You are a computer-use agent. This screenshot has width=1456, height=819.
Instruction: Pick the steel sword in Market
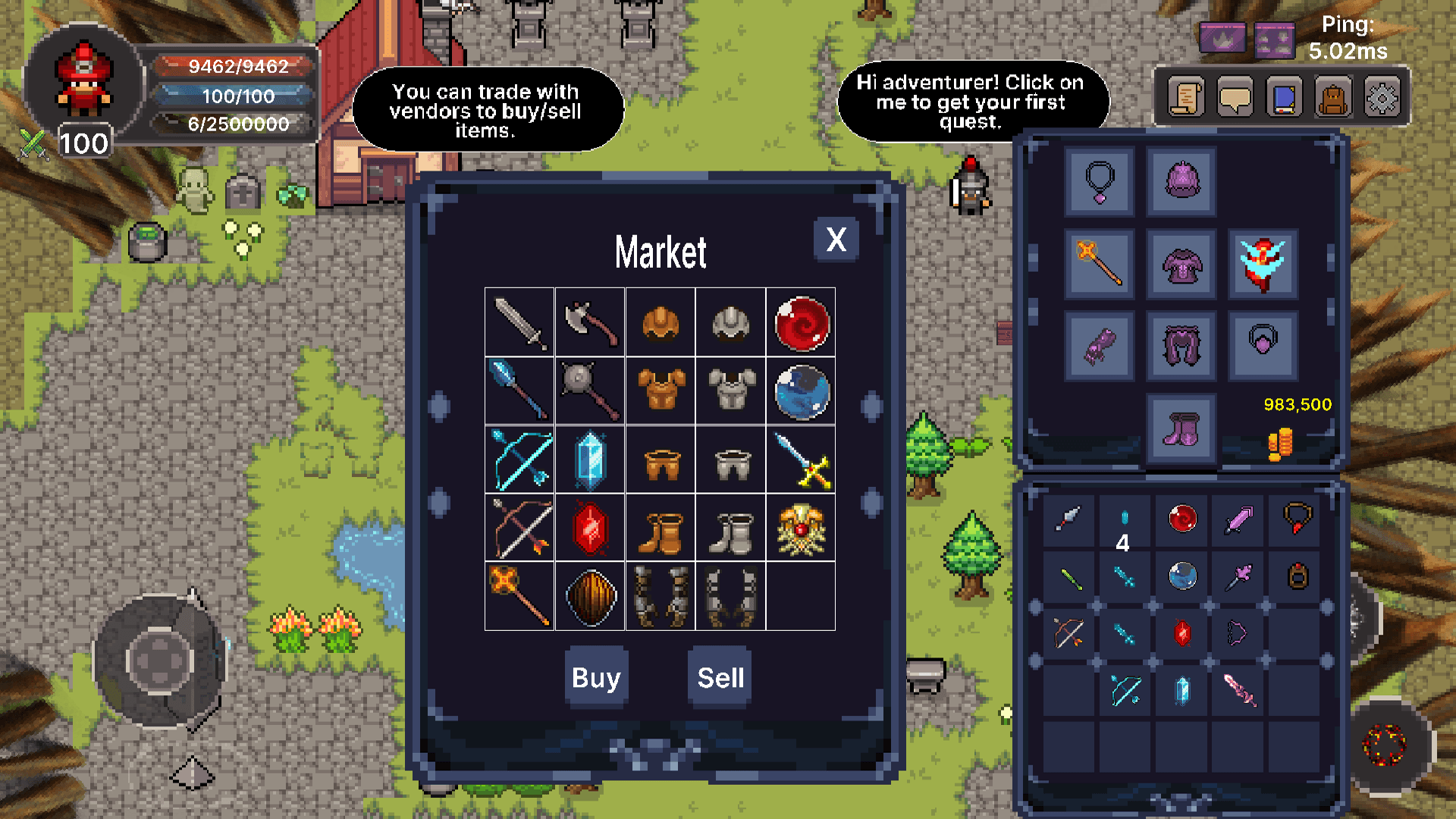click(519, 323)
